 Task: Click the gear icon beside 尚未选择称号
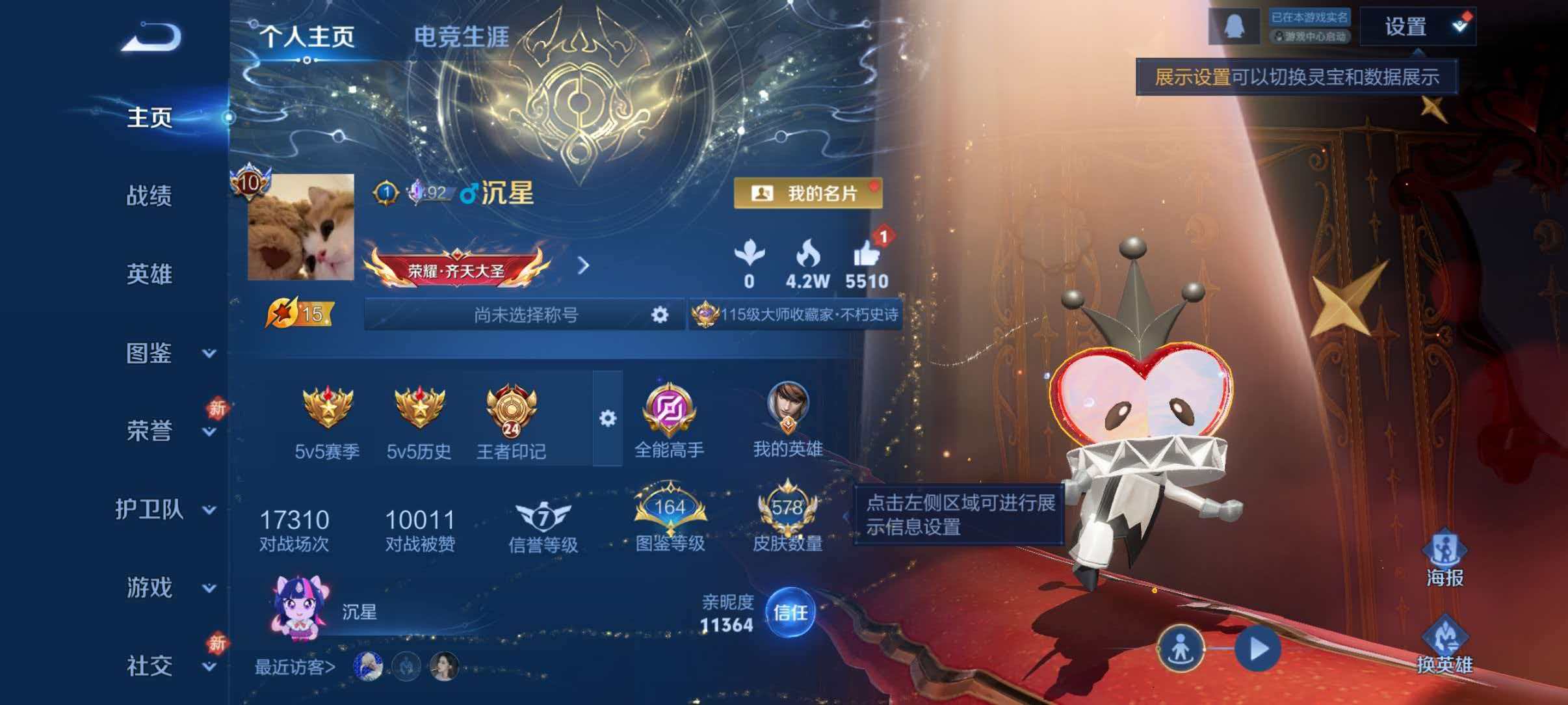click(659, 314)
